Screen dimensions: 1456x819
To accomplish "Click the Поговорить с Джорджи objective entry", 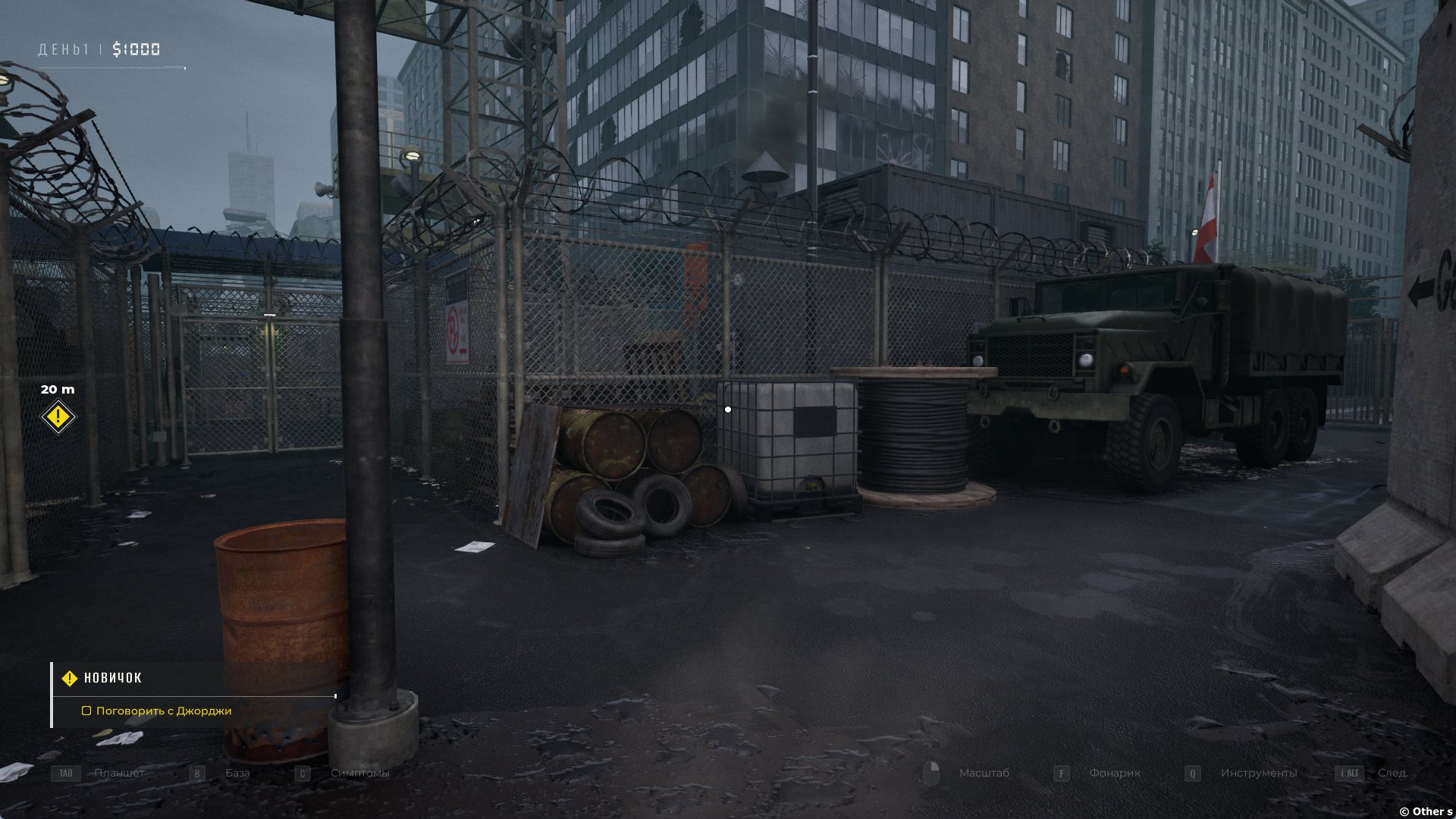I will point(163,711).
